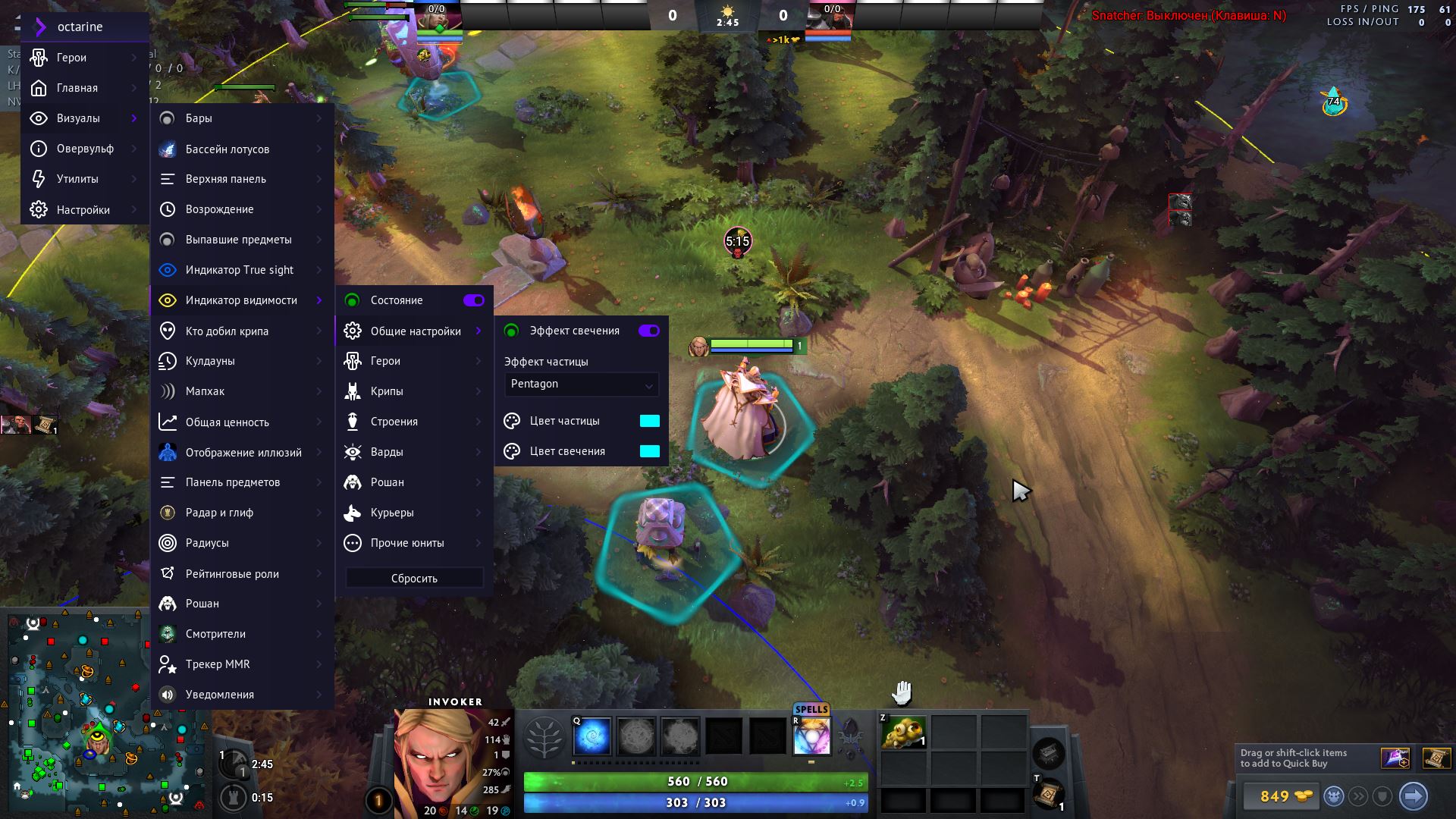Image resolution: width=1456 pixels, height=819 pixels.
Task: Select the Настройки menu entry
Action: click(x=83, y=210)
